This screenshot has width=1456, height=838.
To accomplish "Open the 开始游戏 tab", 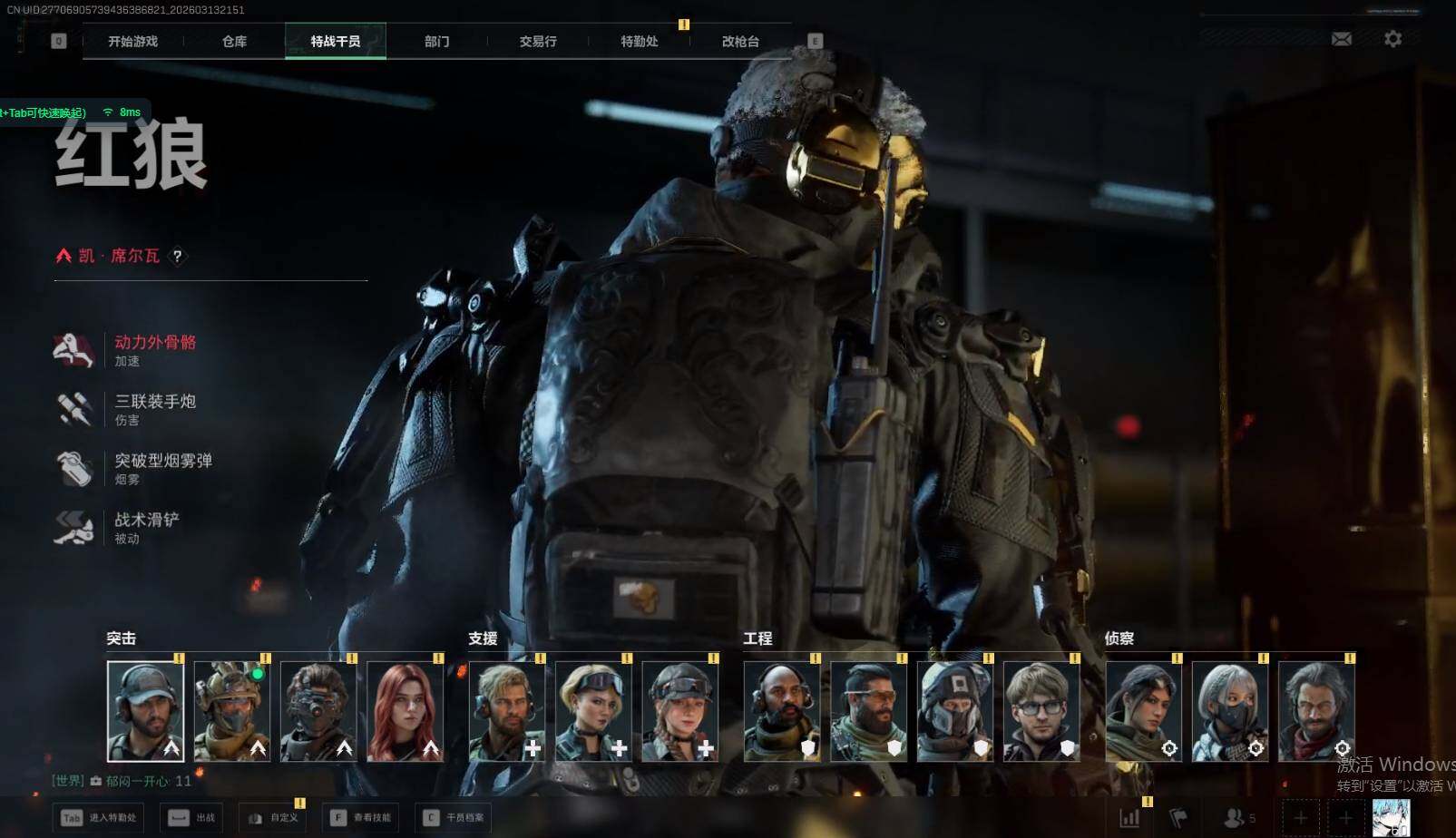I will pyautogui.click(x=132, y=42).
